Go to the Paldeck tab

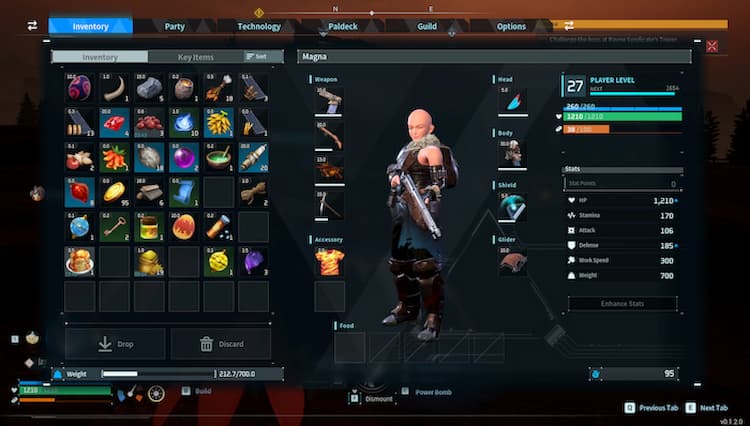pos(343,26)
